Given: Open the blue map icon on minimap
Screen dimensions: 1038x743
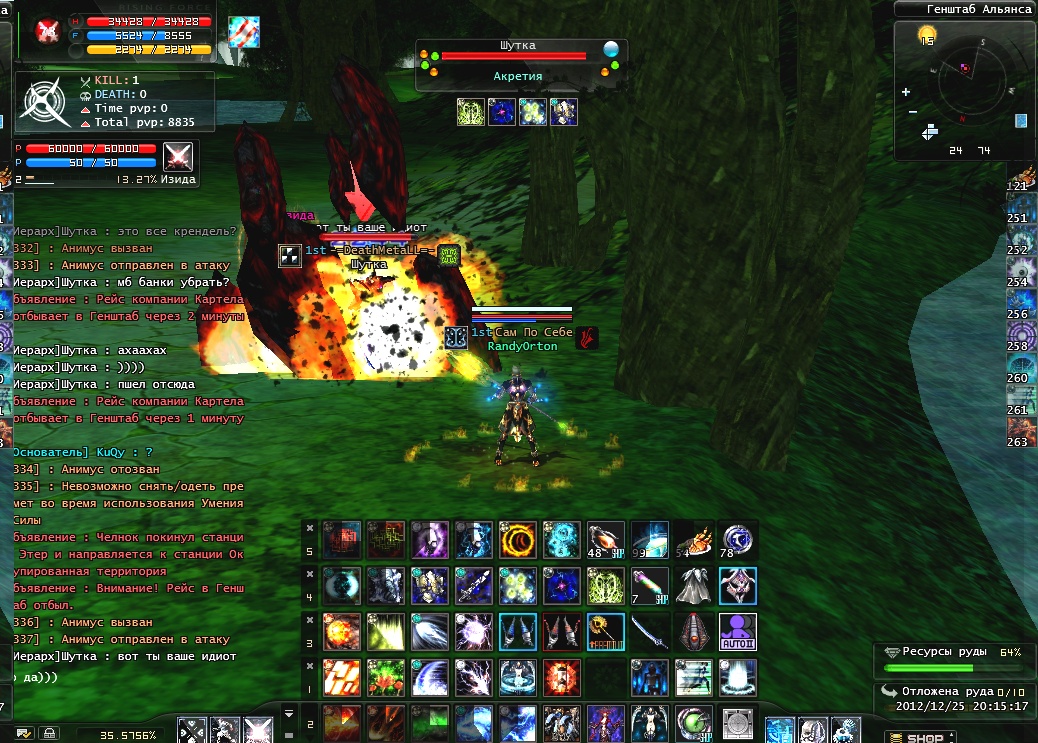Looking at the screenshot, I should point(1021,121).
